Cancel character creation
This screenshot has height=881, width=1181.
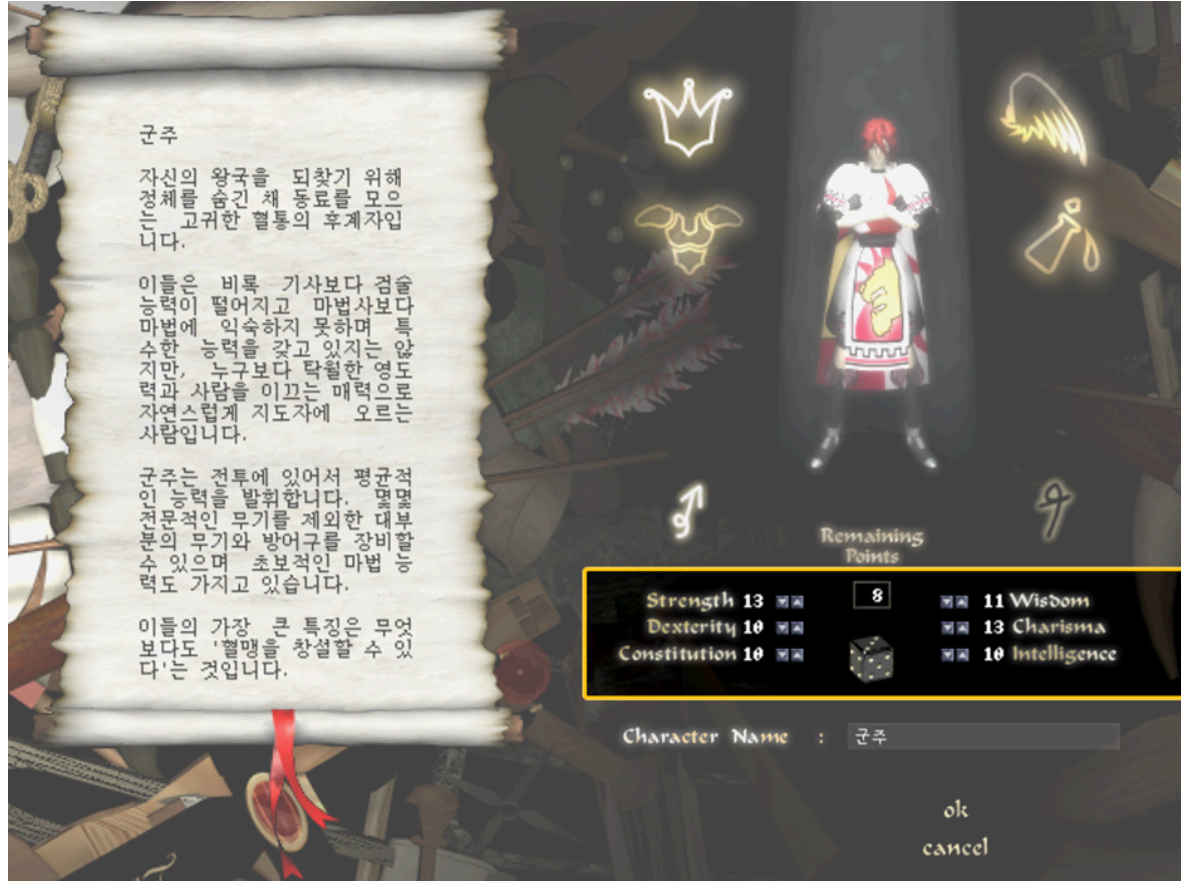(x=954, y=848)
